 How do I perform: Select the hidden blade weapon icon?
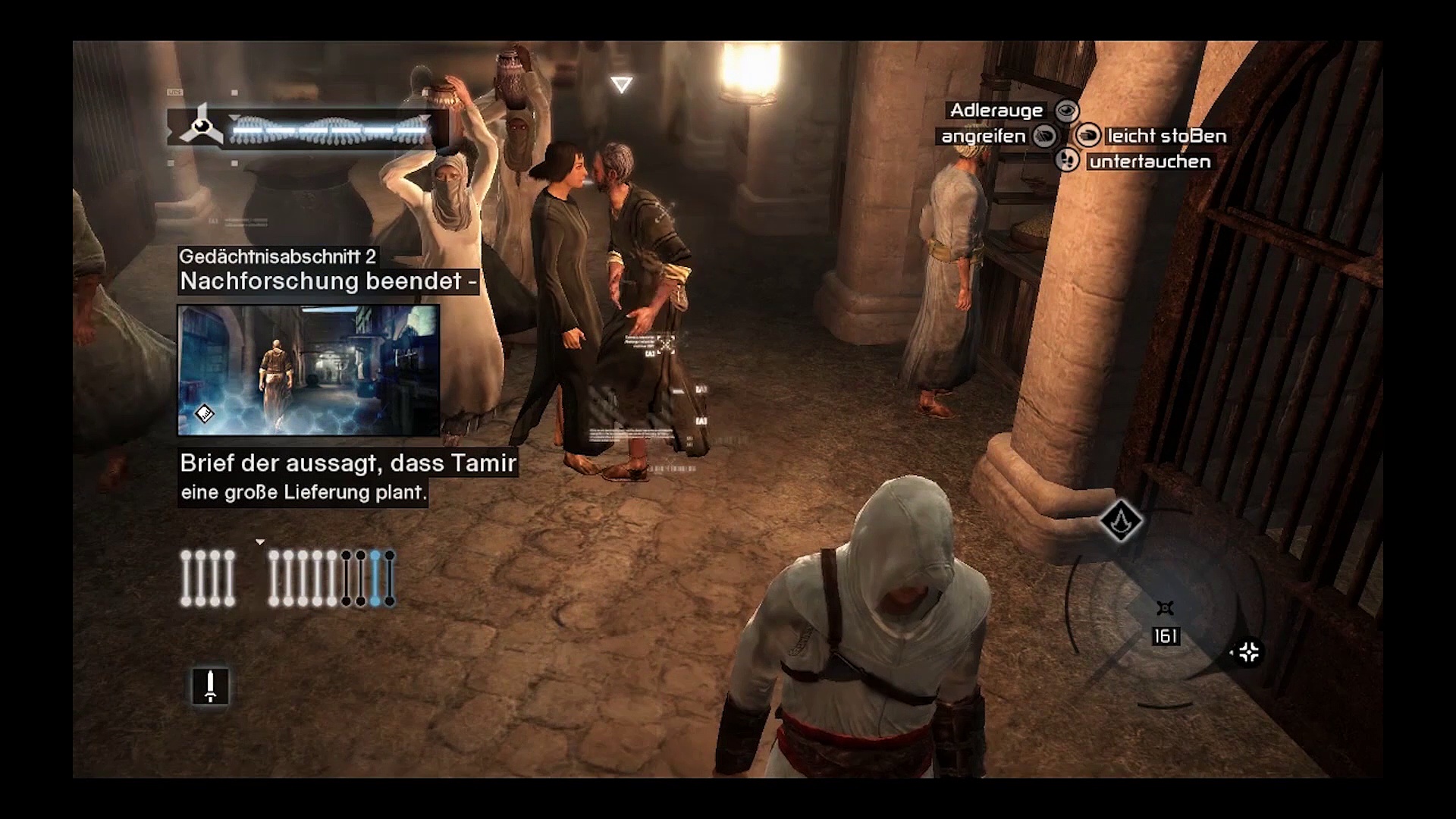[x=210, y=686]
